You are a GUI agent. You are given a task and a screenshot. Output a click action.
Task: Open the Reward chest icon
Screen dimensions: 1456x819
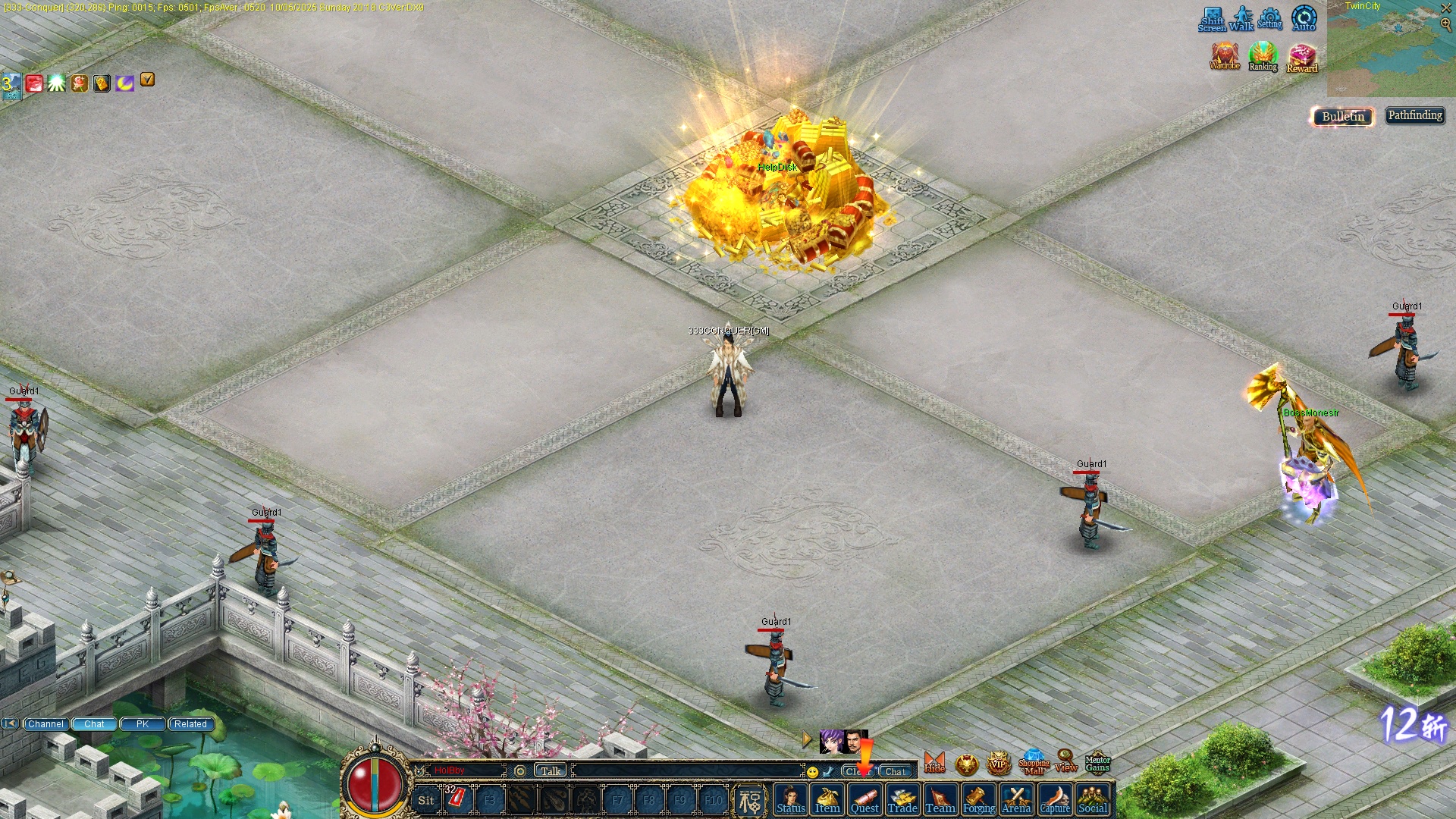tap(1302, 58)
